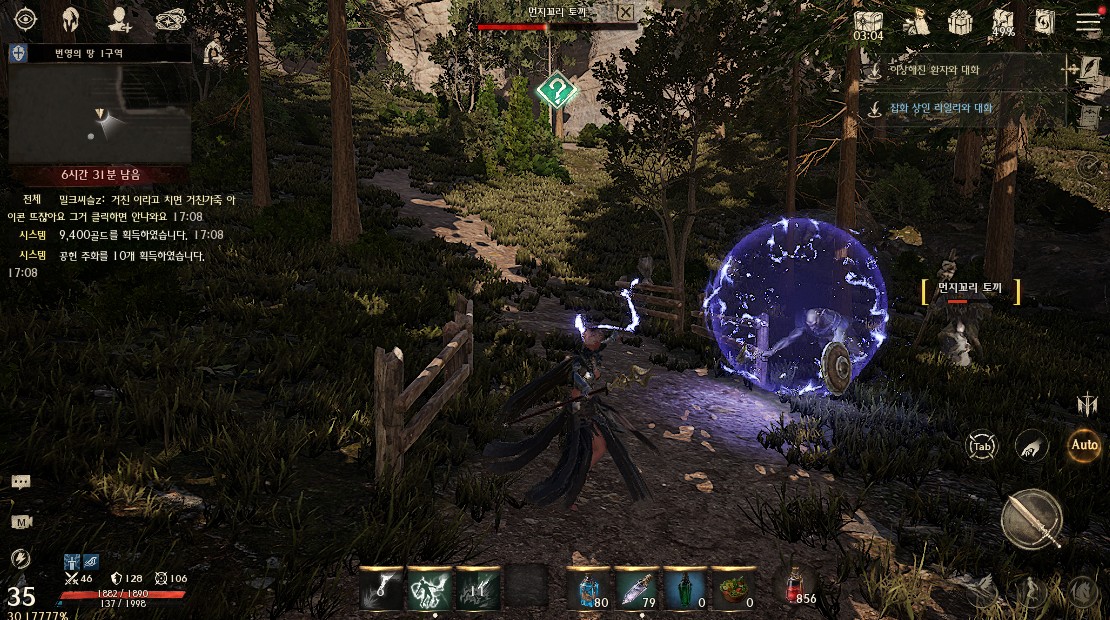Use the blue potion with 80 count
Image resolution: width=1110 pixels, height=620 pixels.
tap(588, 587)
